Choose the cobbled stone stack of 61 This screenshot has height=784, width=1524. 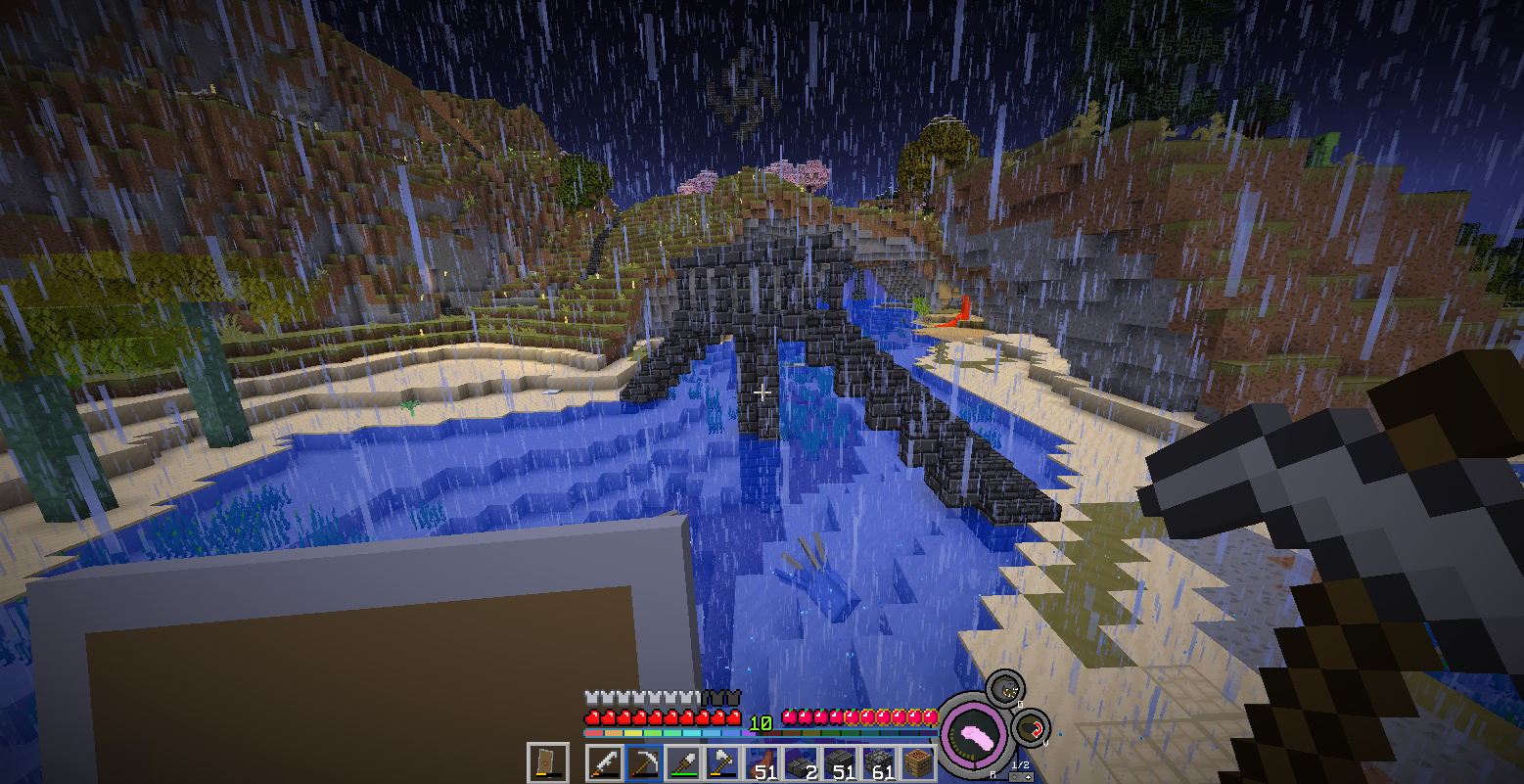point(878,762)
